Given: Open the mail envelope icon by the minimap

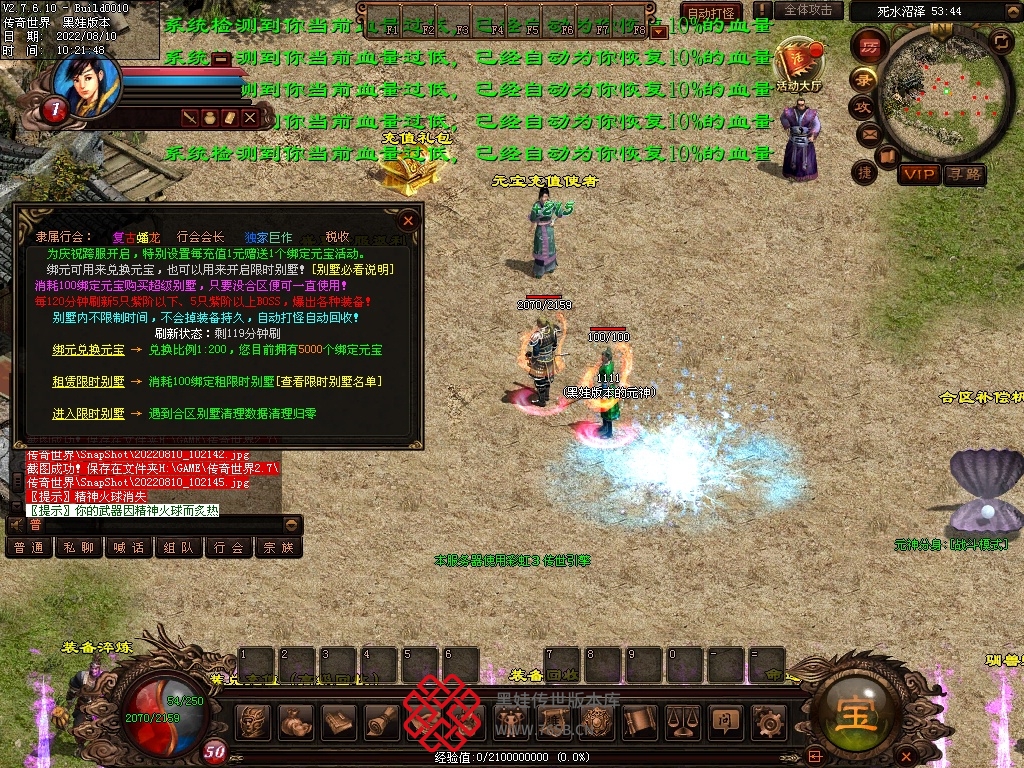Looking at the screenshot, I should pos(868,133).
